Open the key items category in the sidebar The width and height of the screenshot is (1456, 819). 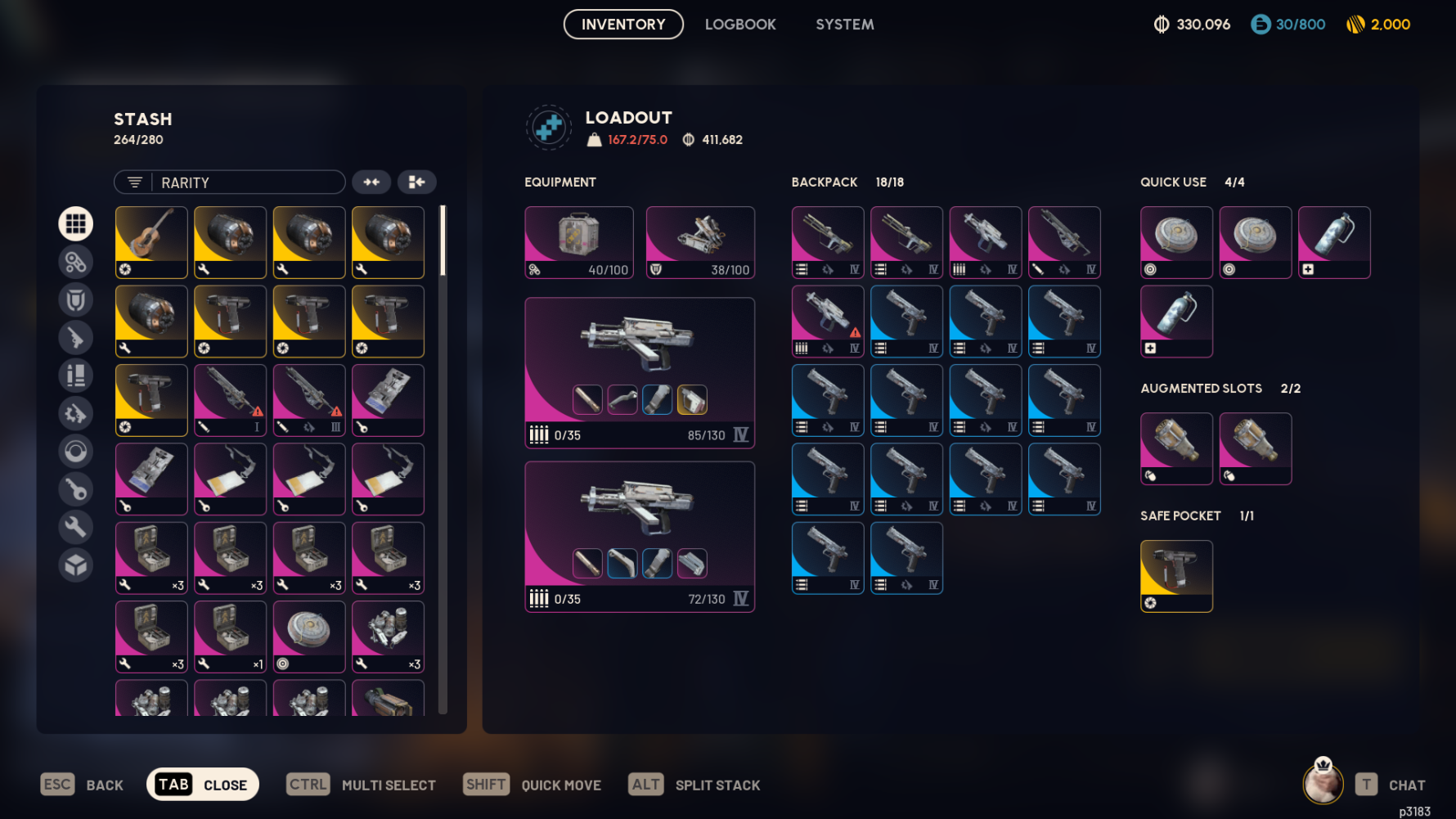(x=75, y=489)
